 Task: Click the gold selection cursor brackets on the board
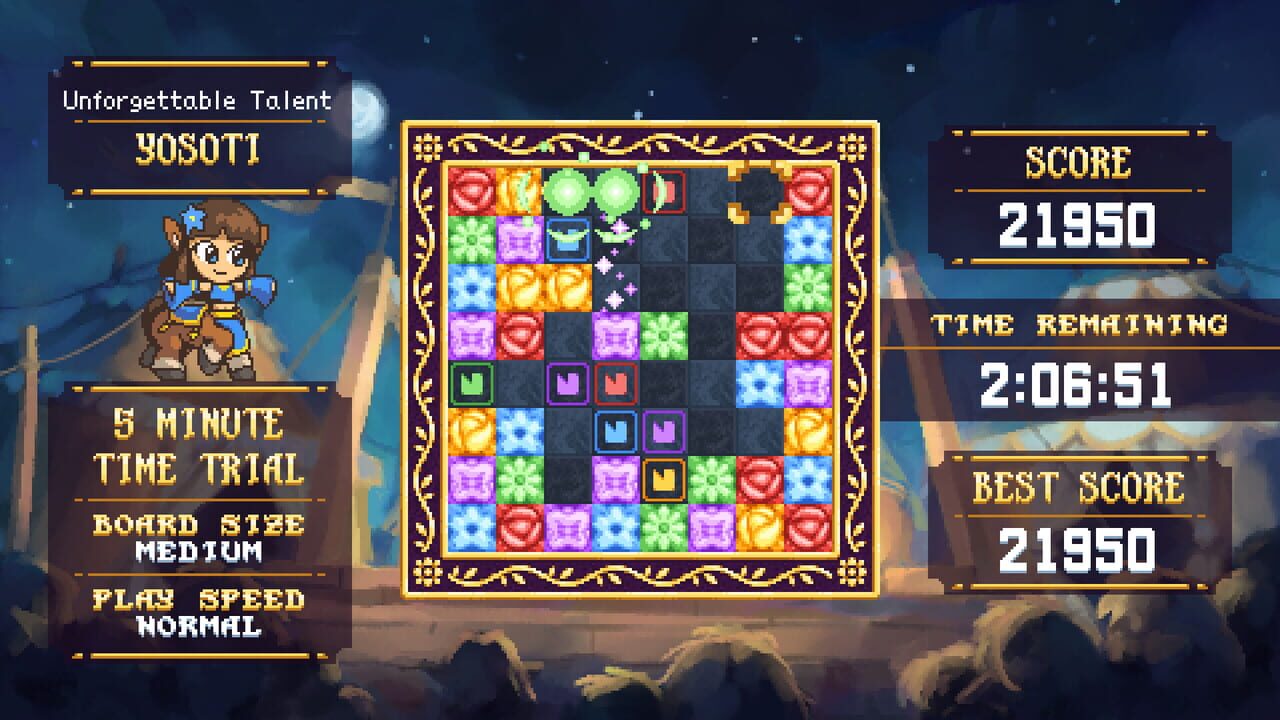pyautogui.click(x=757, y=193)
